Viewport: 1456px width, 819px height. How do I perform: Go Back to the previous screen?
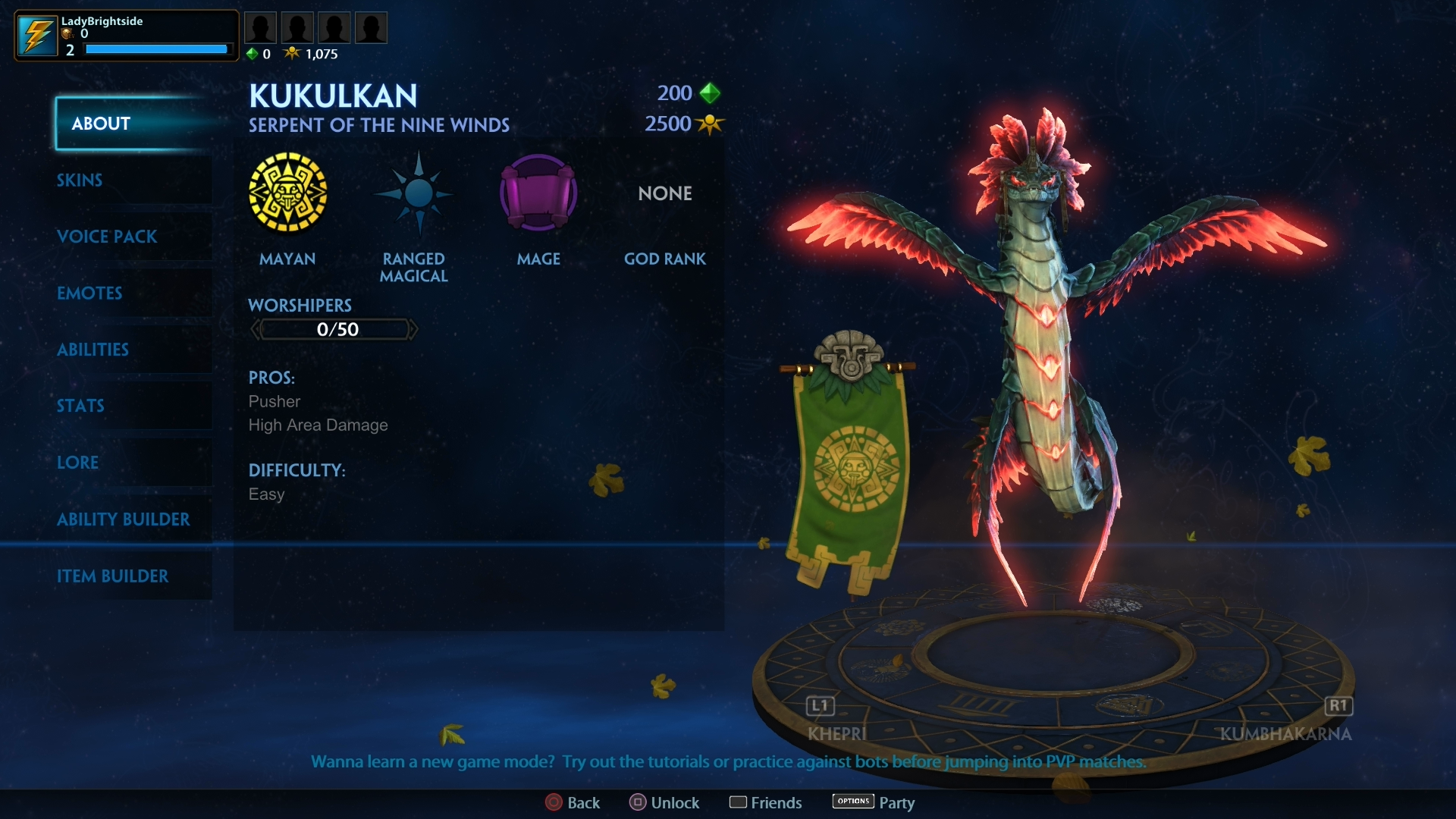pos(573,802)
